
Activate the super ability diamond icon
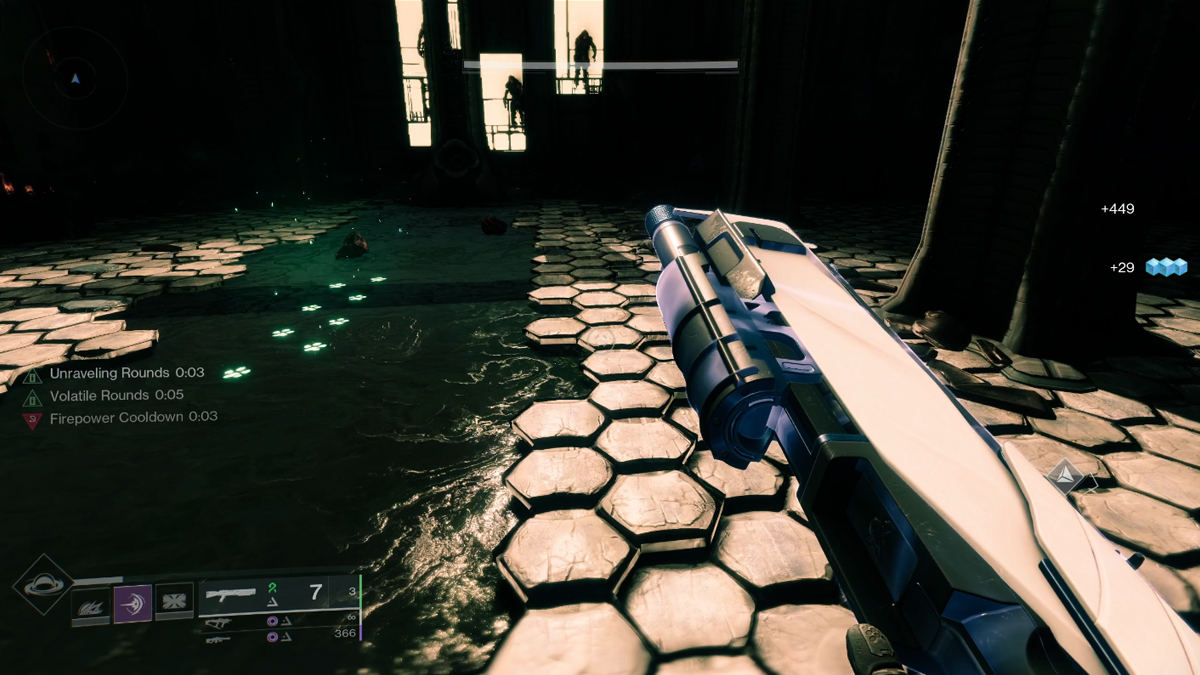click(x=42, y=585)
